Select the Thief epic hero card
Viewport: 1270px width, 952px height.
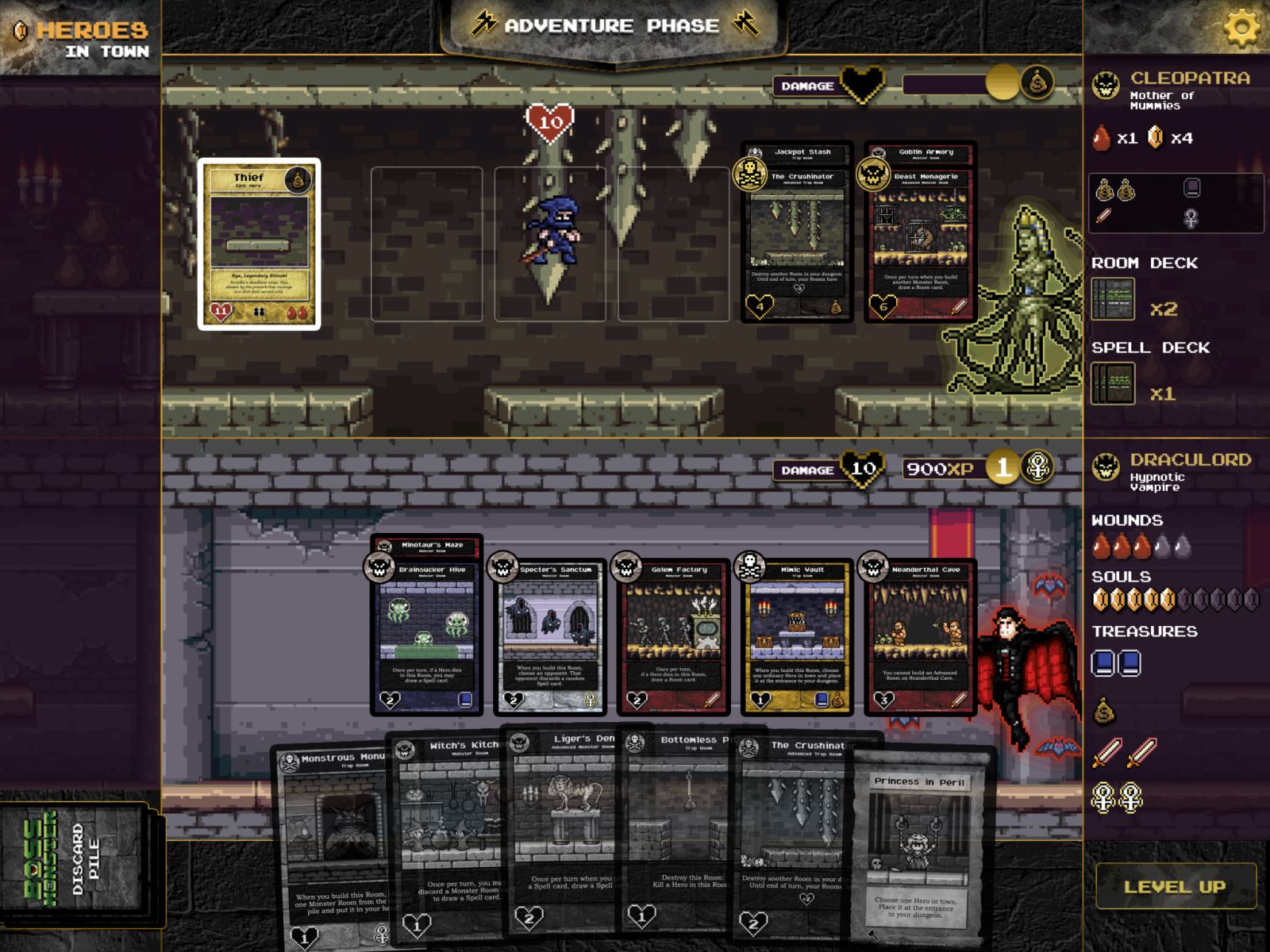(x=259, y=244)
